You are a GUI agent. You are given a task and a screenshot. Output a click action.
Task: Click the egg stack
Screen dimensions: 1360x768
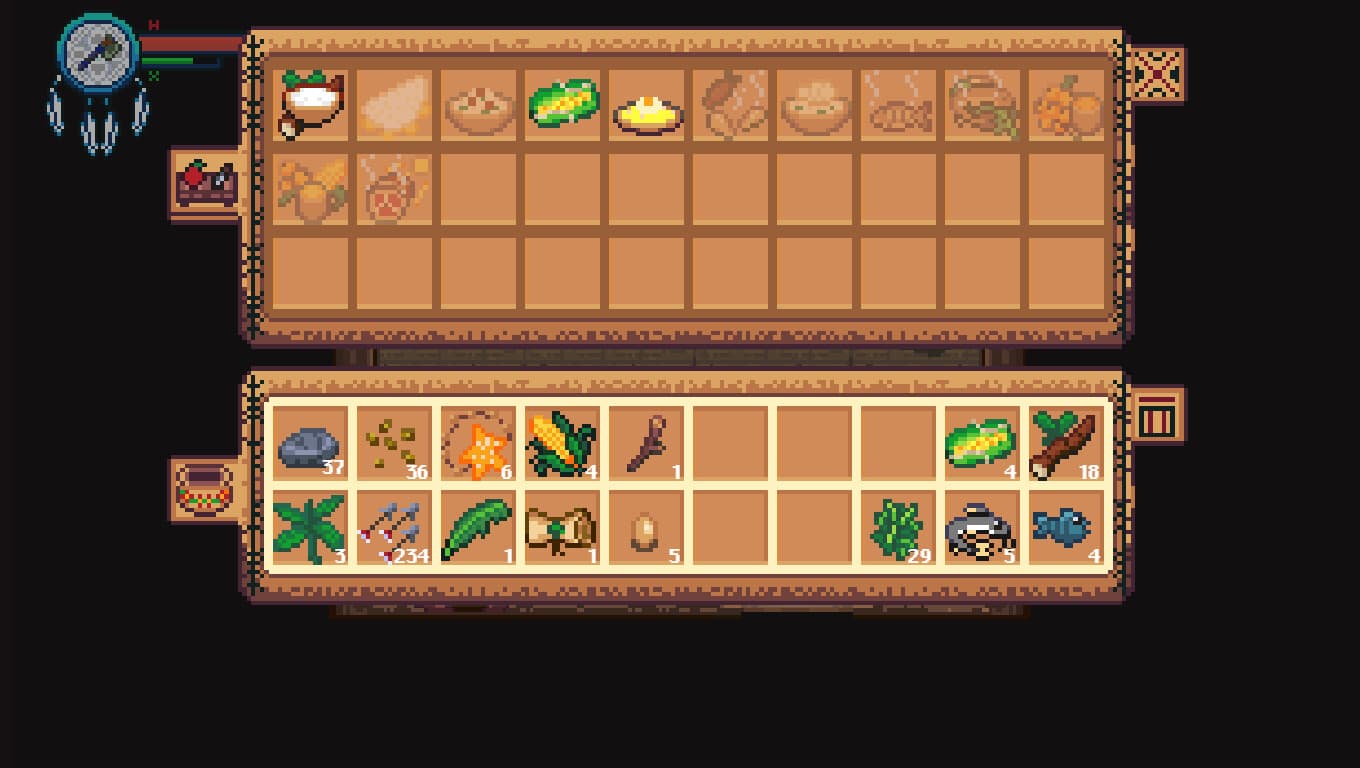647,527
